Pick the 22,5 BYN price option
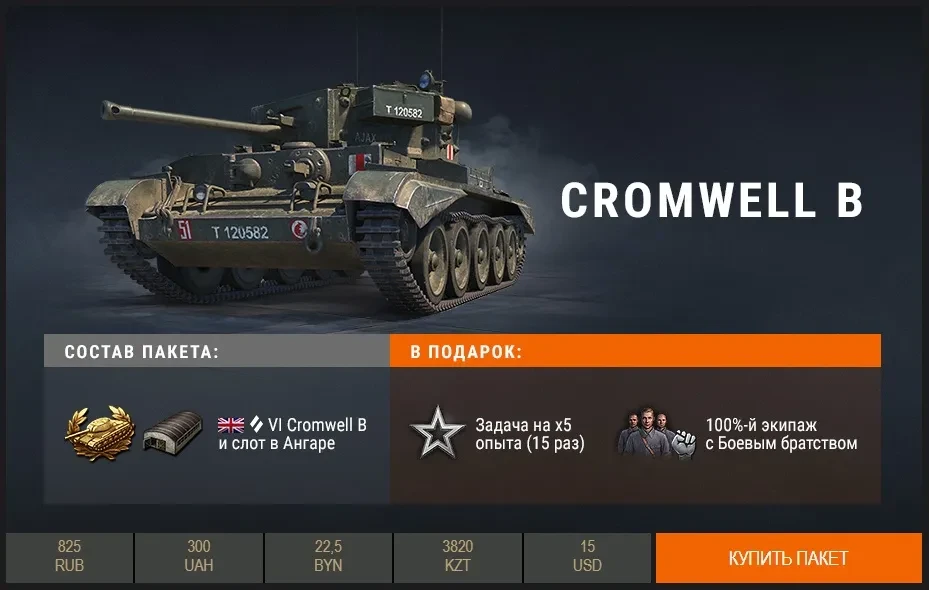 coord(328,557)
